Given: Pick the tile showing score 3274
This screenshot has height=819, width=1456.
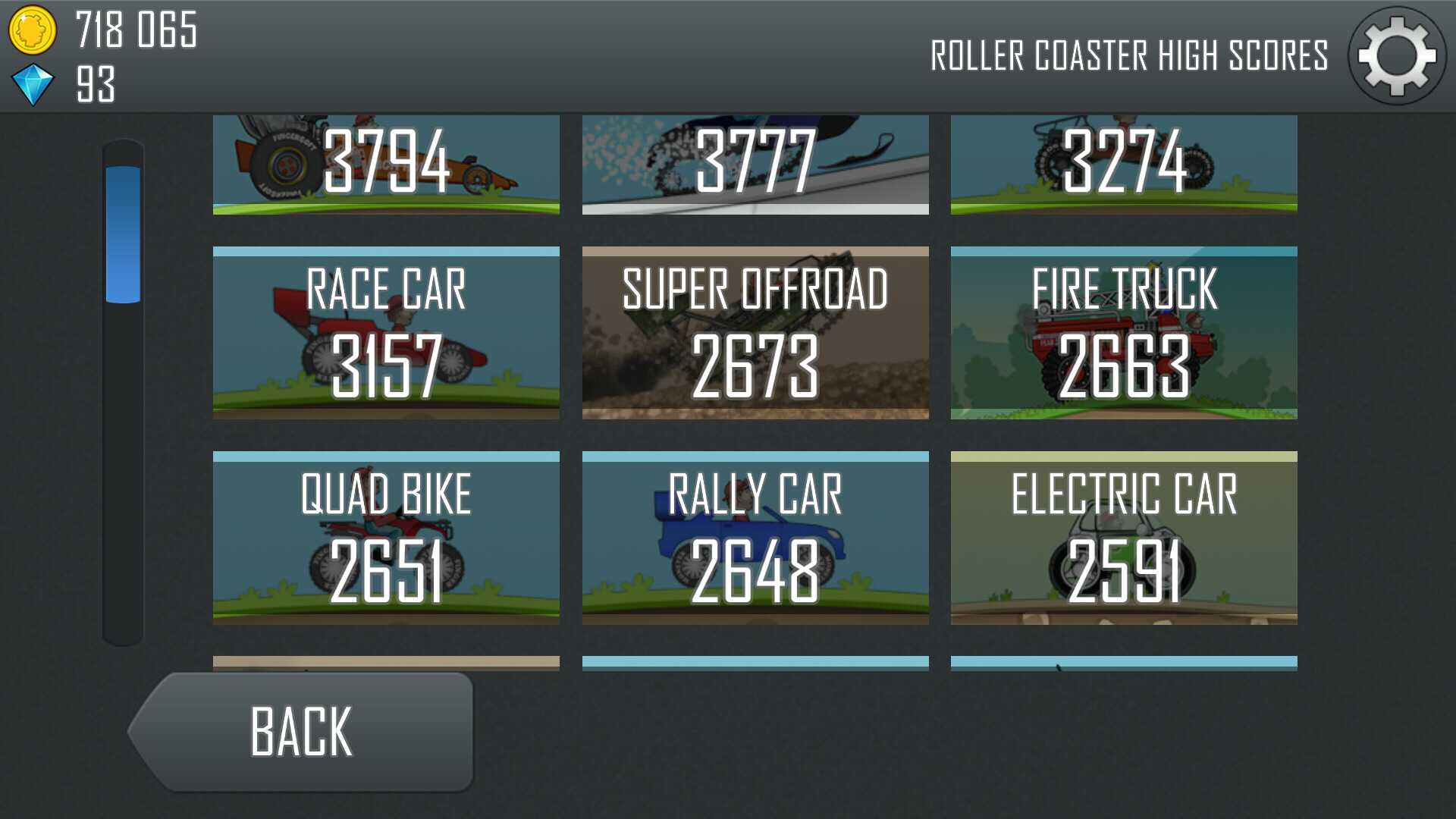Looking at the screenshot, I should pos(1124,164).
